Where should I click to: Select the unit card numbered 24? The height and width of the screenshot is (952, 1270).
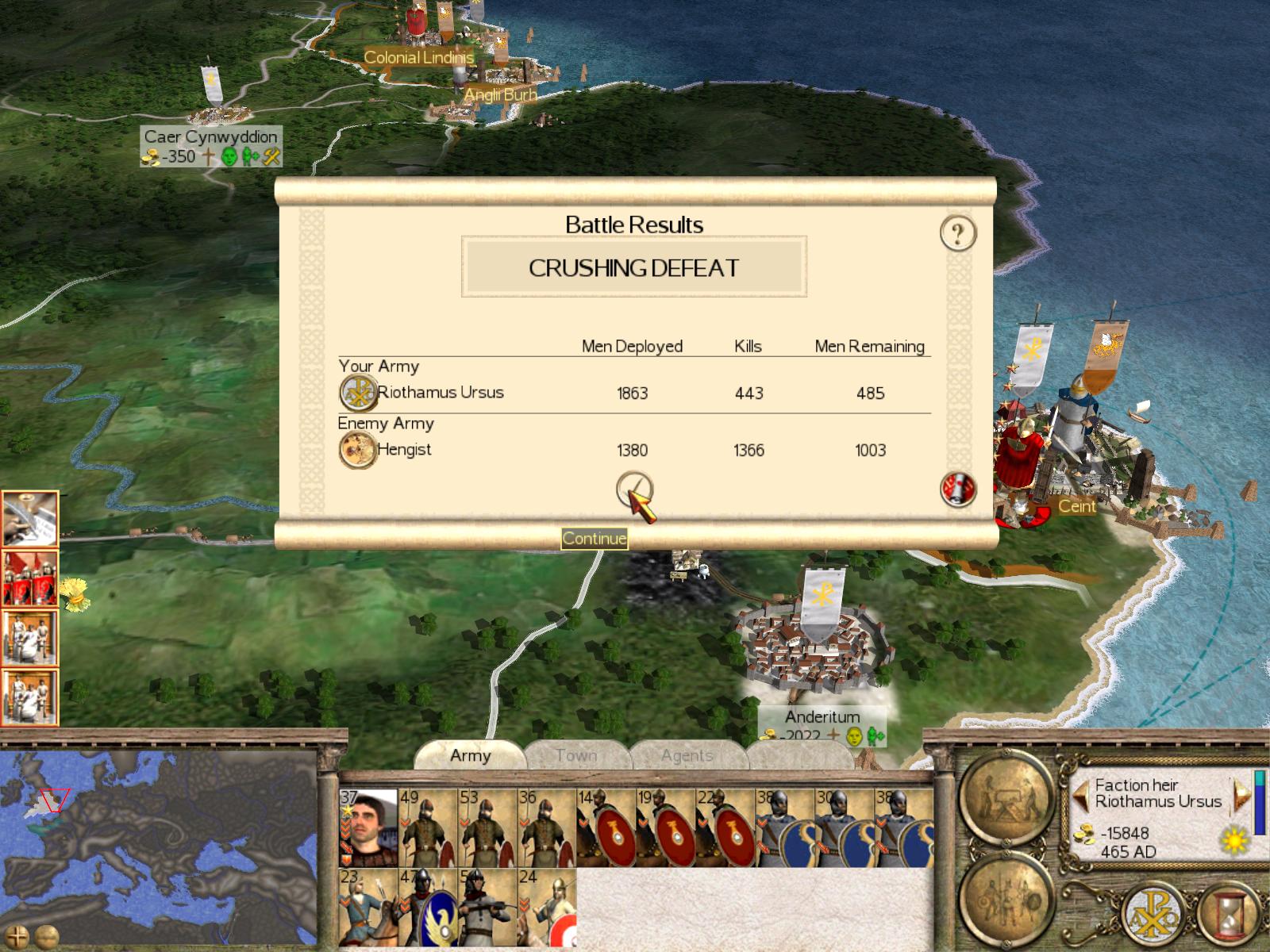[547, 907]
